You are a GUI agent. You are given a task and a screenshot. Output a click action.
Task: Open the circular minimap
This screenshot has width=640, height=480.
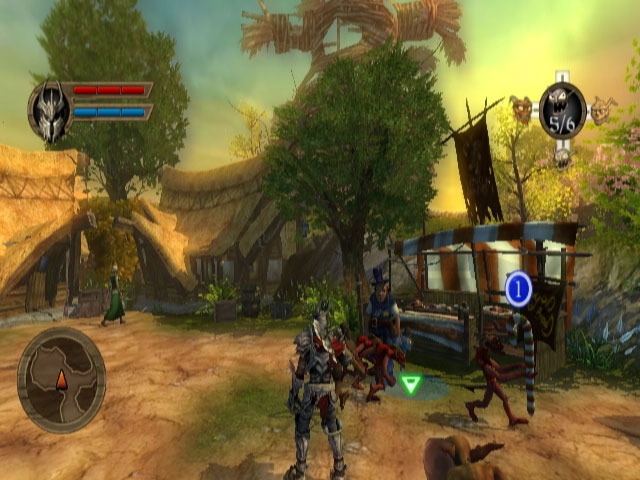[61, 380]
